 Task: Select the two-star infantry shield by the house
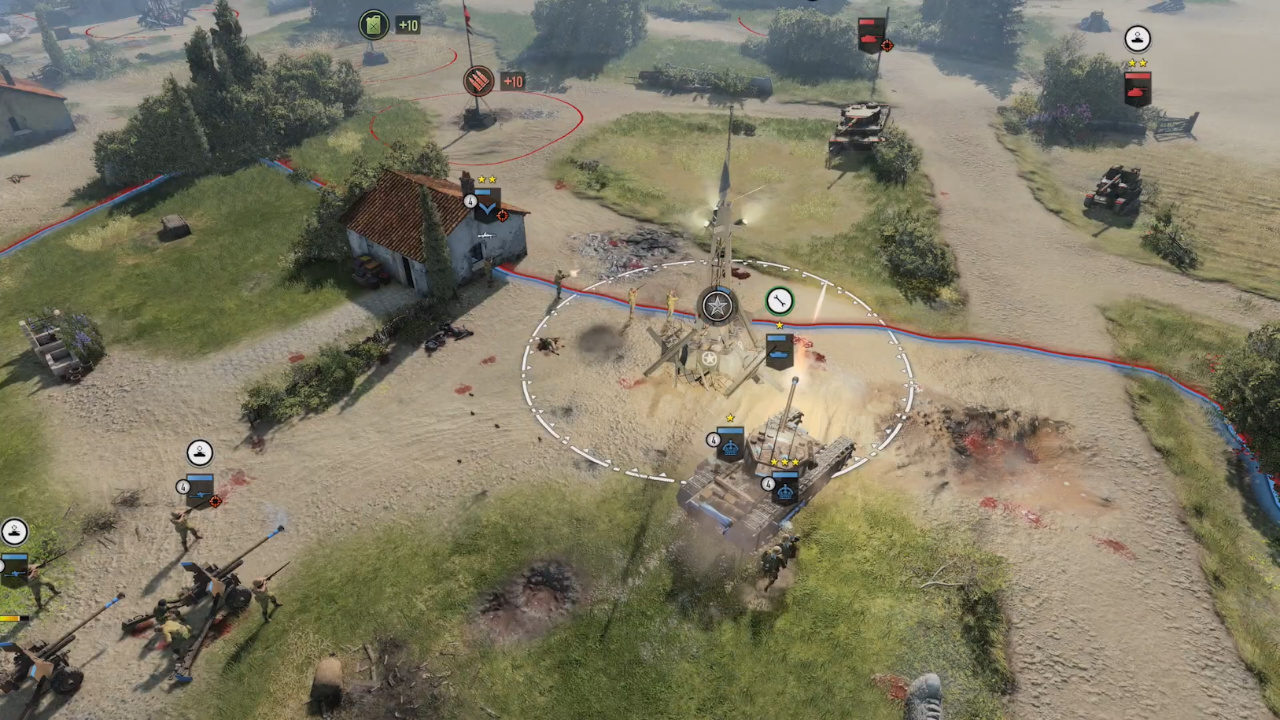[x=487, y=205]
